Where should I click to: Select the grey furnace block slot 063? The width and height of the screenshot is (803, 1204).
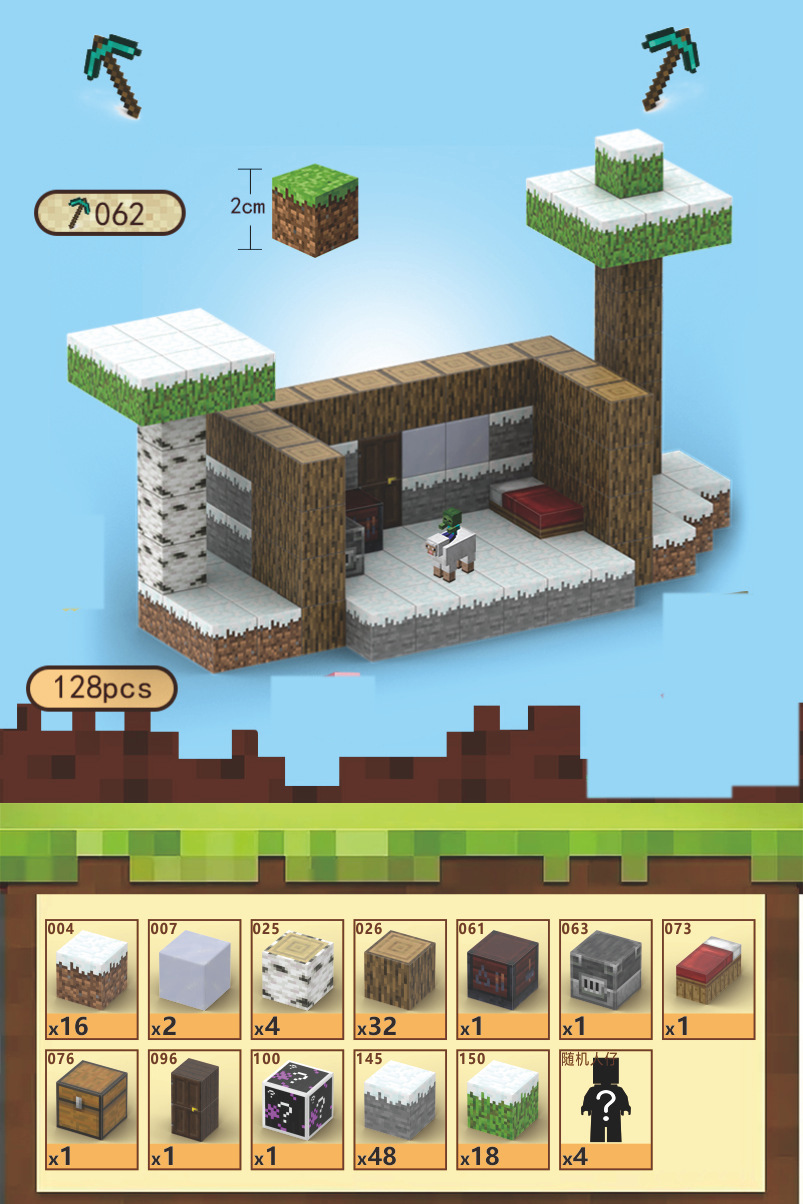coord(605,980)
